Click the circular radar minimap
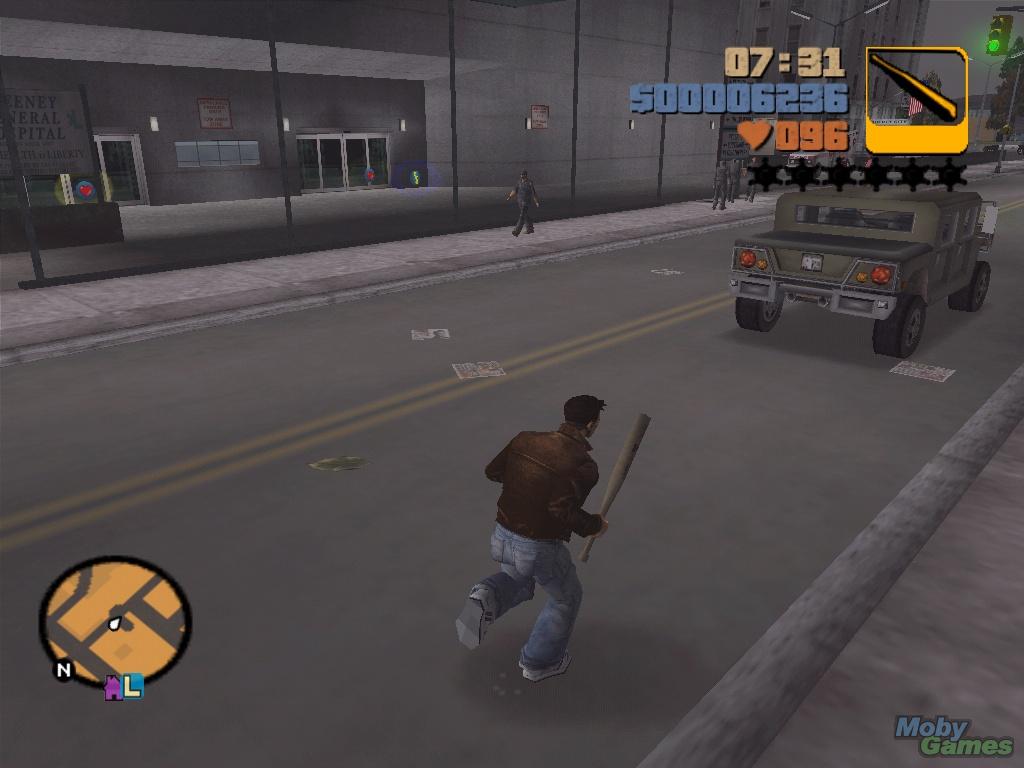 (115, 620)
